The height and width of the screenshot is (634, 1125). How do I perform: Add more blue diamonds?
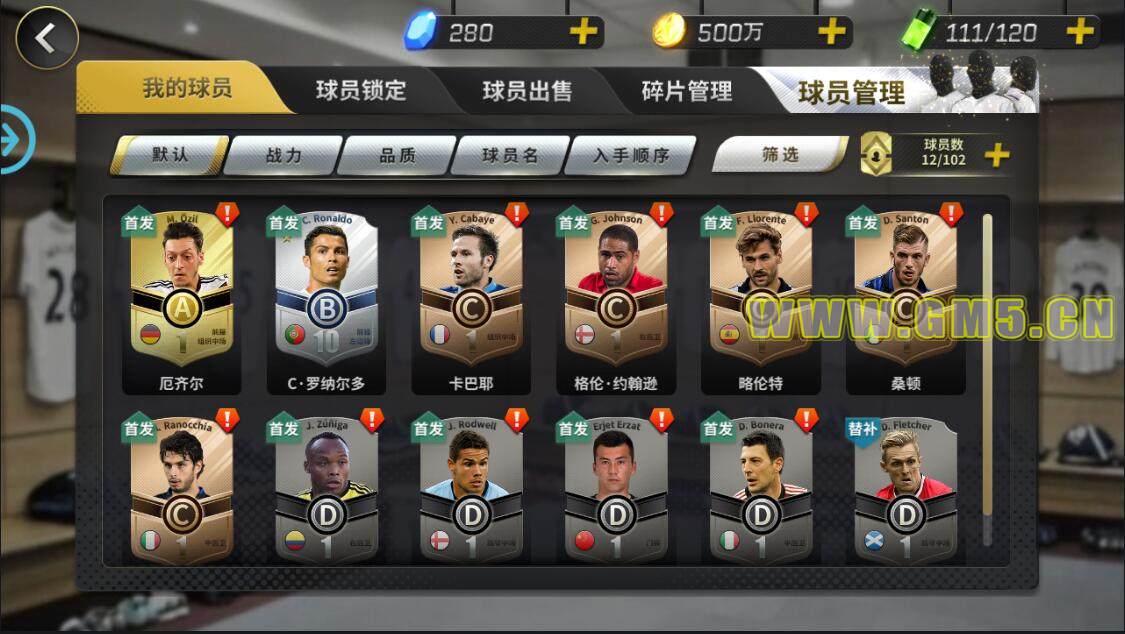click(583, 32)
